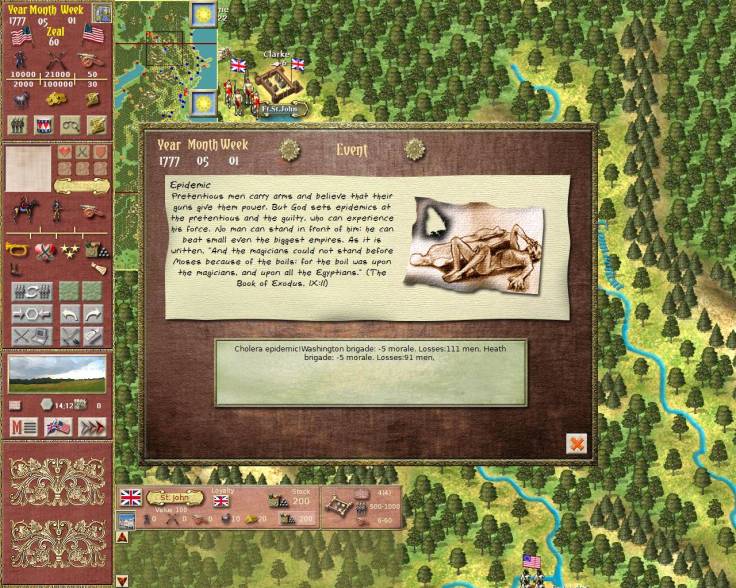Select the St. John city name plate
Screen dimensions: 736x588
coord(175,496)
